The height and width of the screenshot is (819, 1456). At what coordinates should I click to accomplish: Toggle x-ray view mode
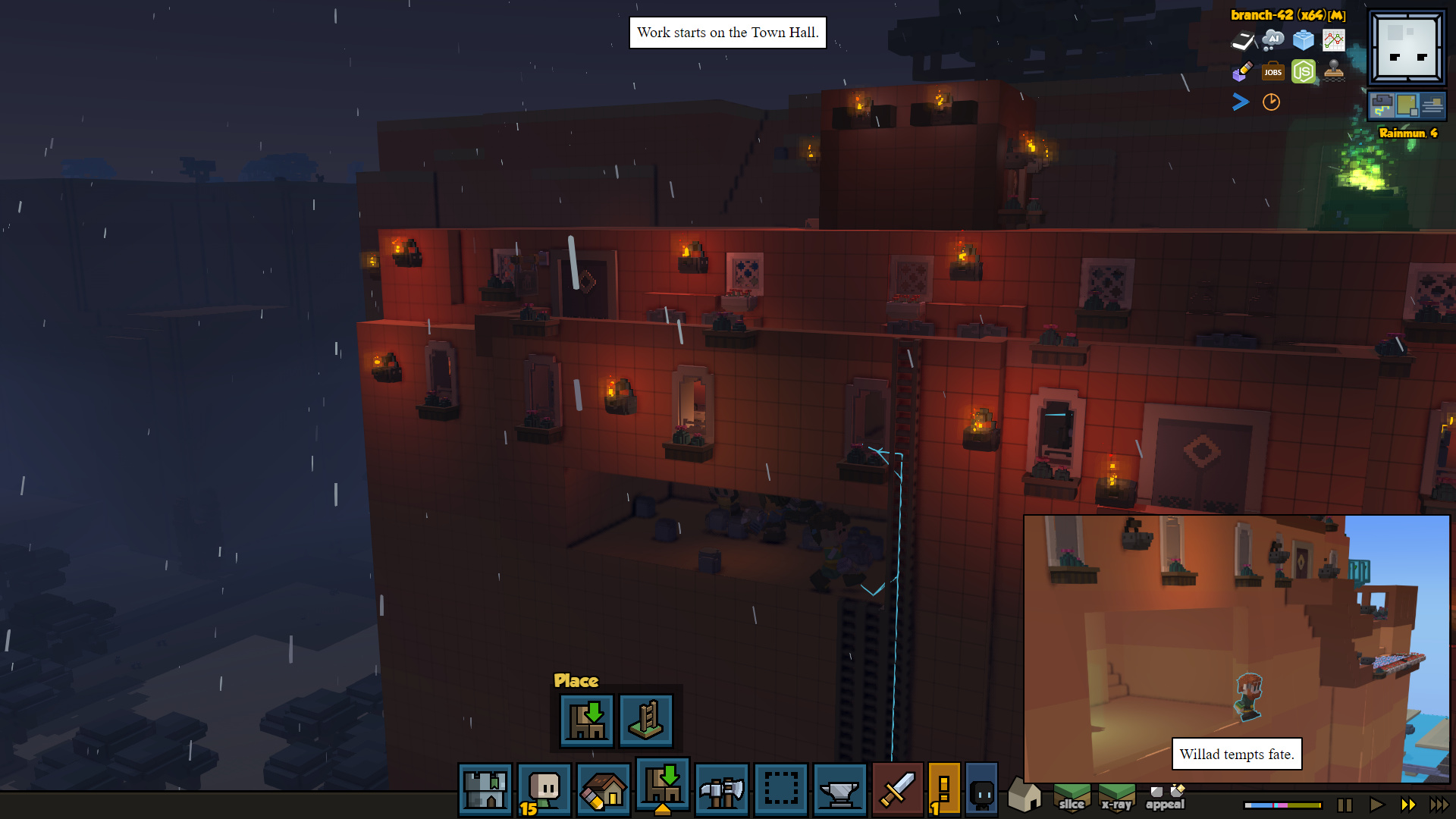click(x=1116, y=797)
